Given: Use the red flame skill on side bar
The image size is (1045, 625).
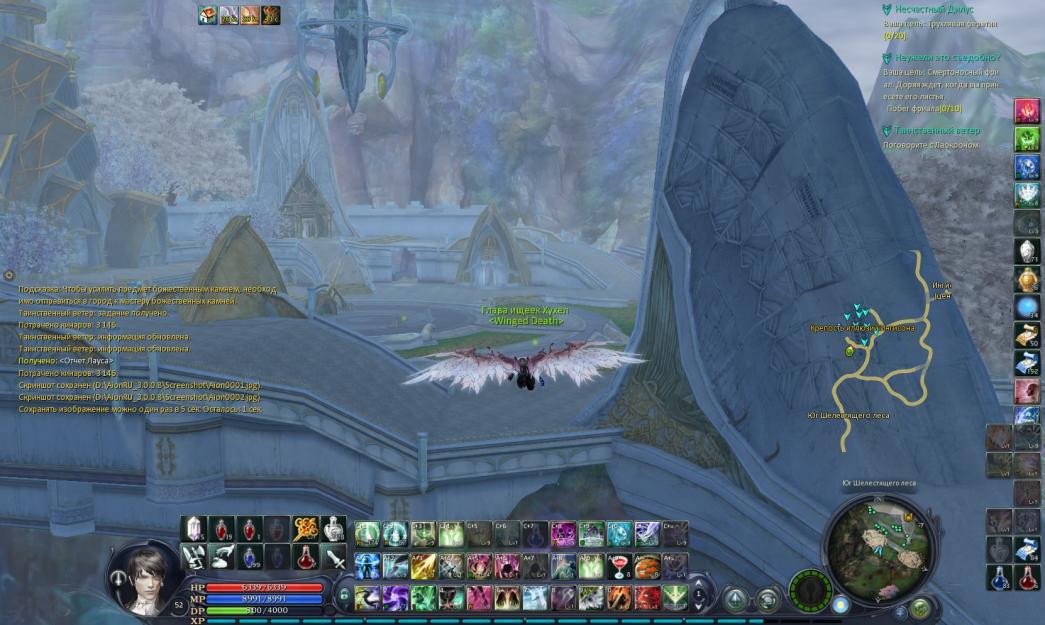Looking at the screenshot, I should [1027, 110].
